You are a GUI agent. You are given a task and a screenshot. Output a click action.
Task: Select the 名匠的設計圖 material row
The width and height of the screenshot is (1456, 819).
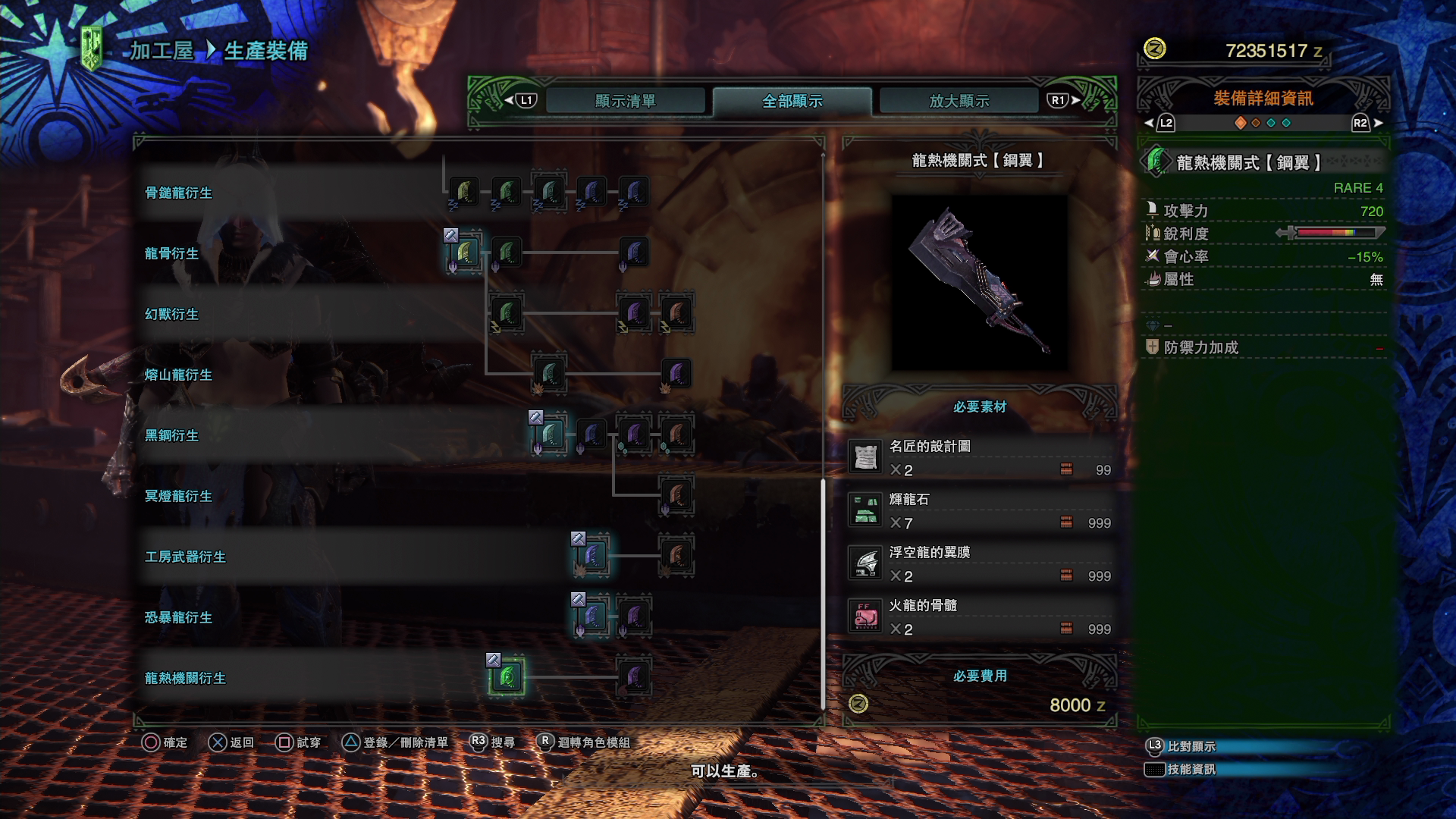click(x=980, y=458)
